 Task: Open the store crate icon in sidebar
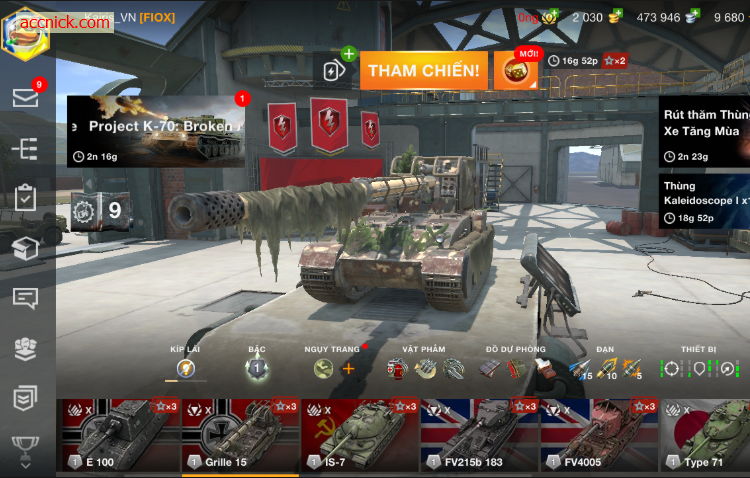point(25,248)
